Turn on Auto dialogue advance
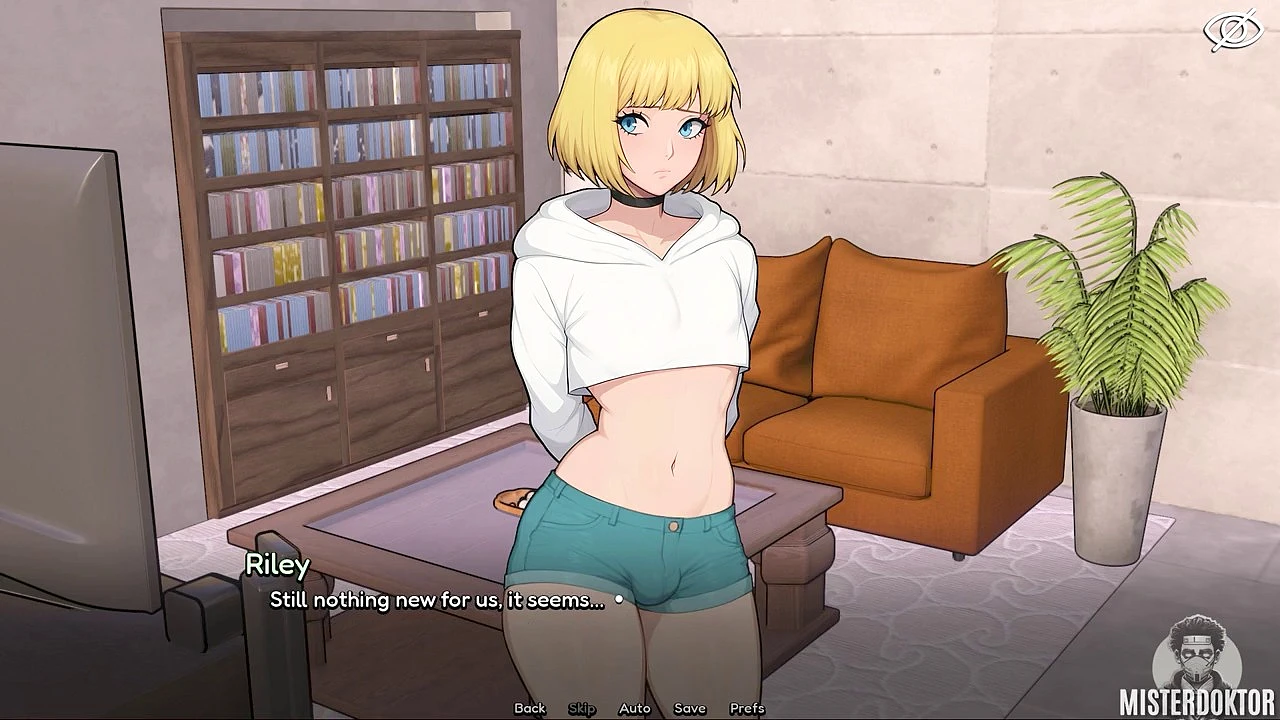Viewport: 1280px width, 720px height. point(634,708)
